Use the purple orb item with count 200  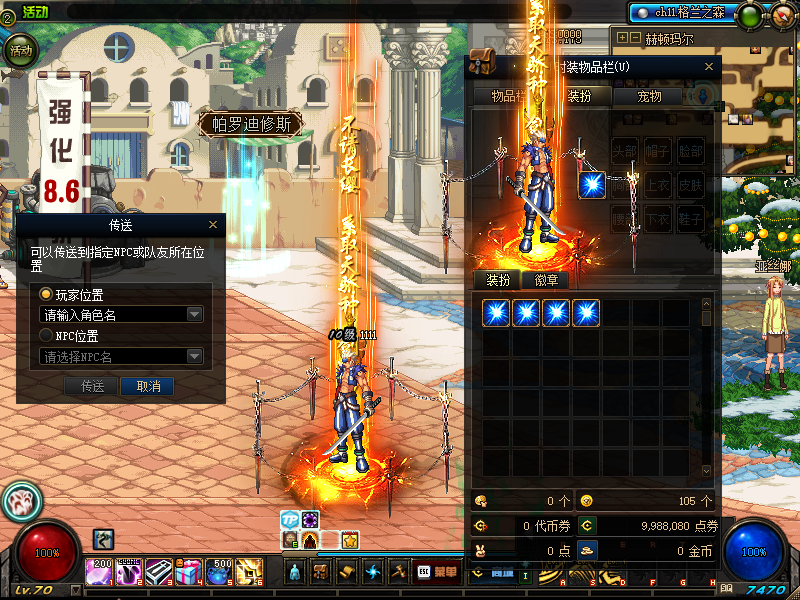(100, 572)
